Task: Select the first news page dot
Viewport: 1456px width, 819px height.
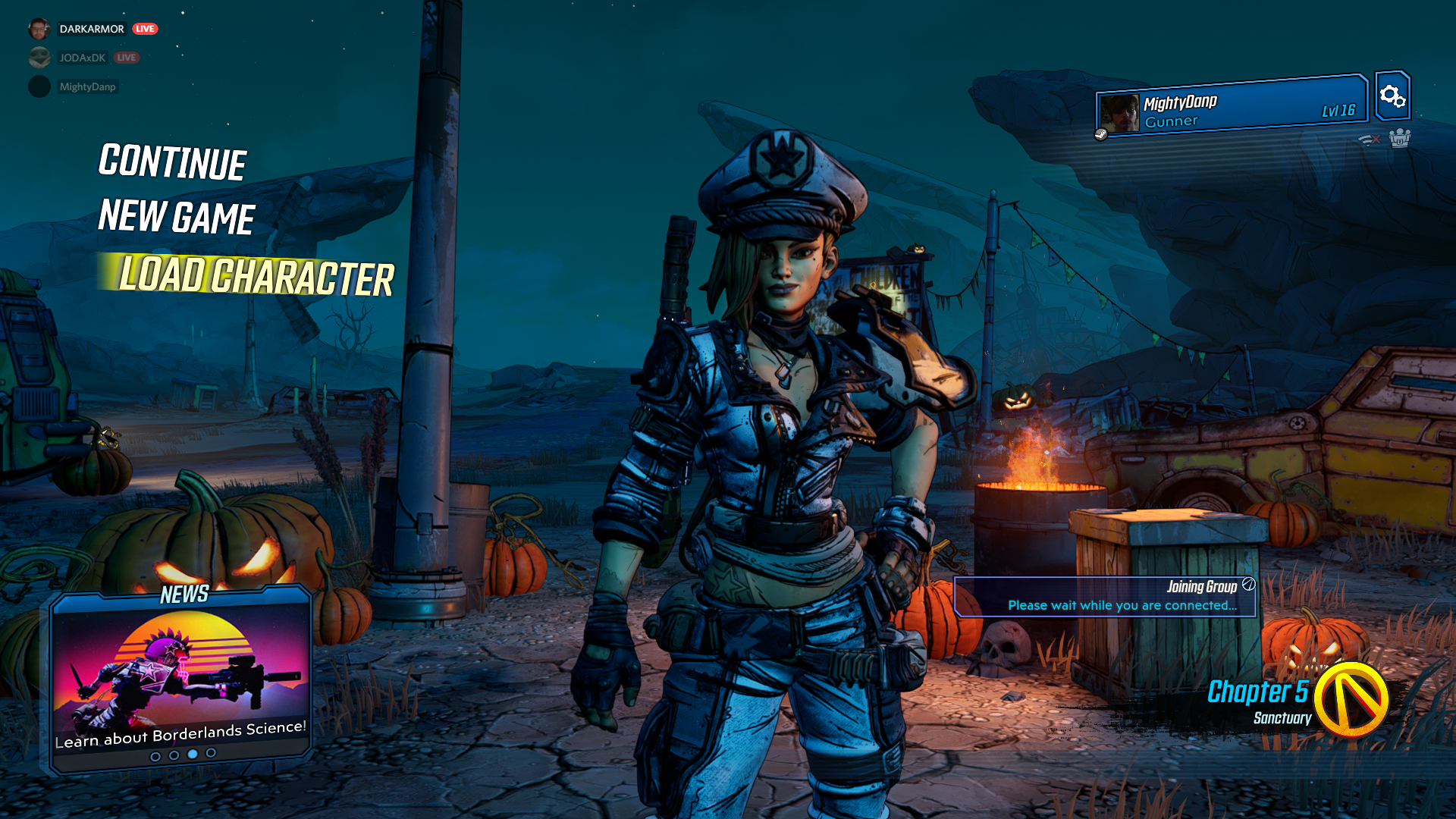Action: point(155,756)
